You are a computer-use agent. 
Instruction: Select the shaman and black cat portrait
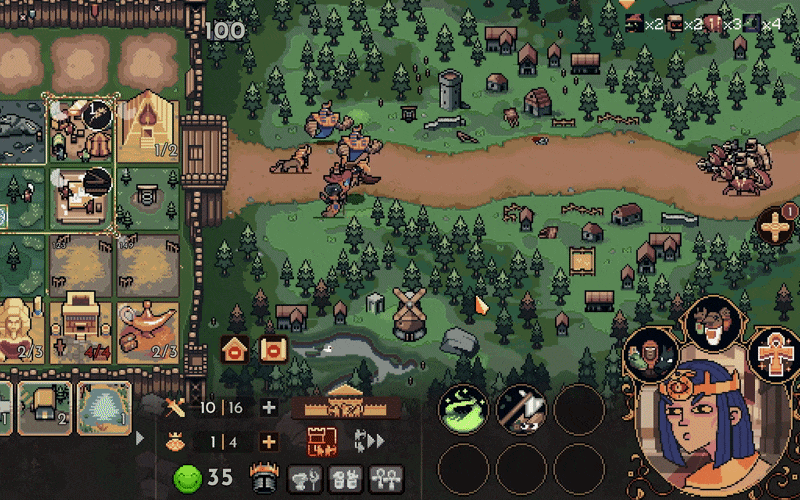(x=652, y=355)
